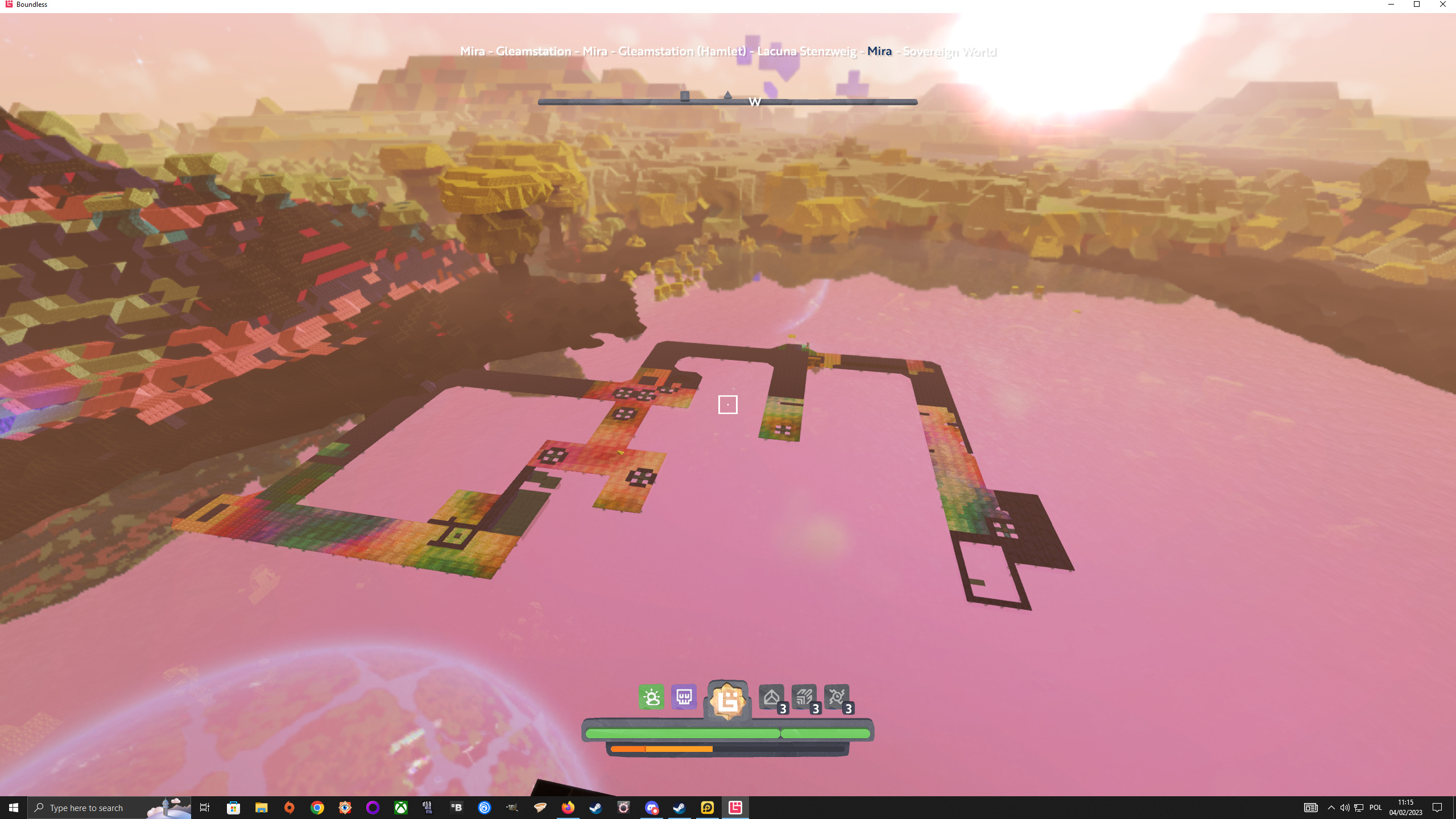
Task: Select the golden Boundless emblem badge
Action: pos(727,701)
